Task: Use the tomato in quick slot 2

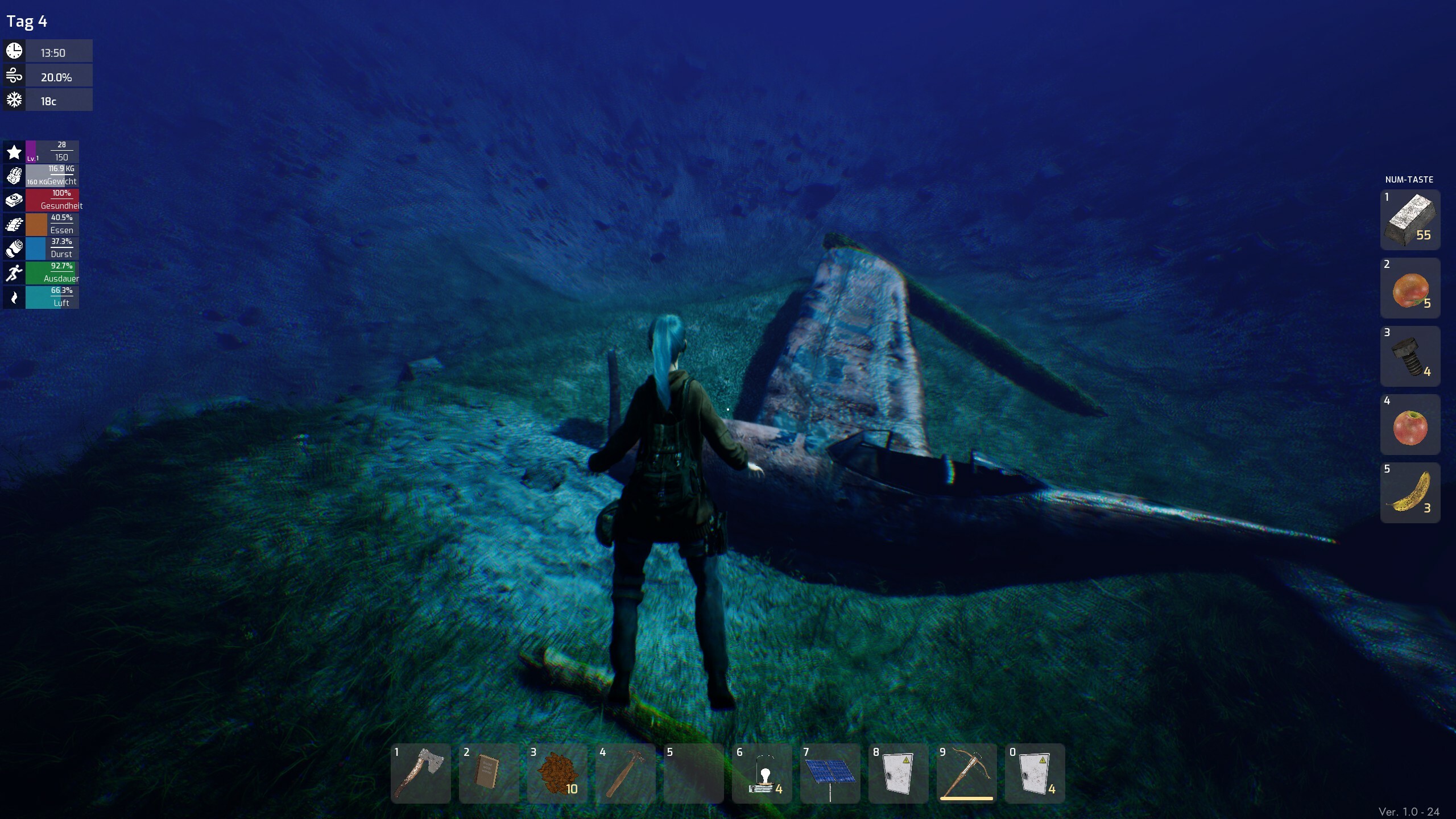Action: (x=1410, y=288)
